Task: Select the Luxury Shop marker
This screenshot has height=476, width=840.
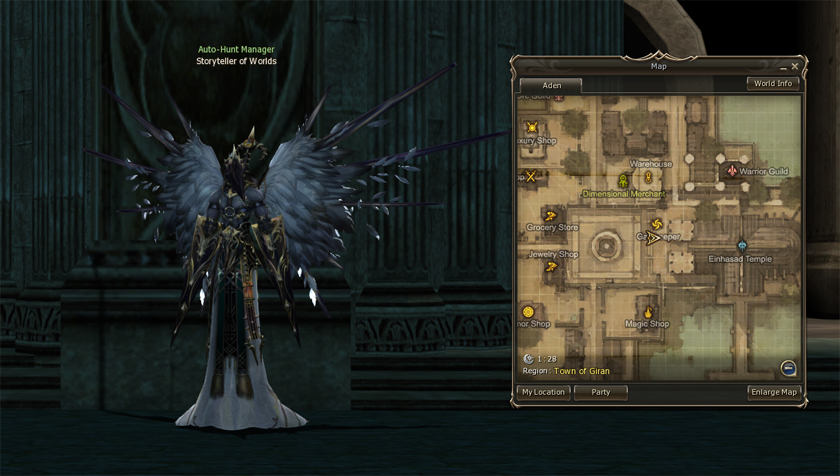Action: pyautogui.click(x=533, y=127)
